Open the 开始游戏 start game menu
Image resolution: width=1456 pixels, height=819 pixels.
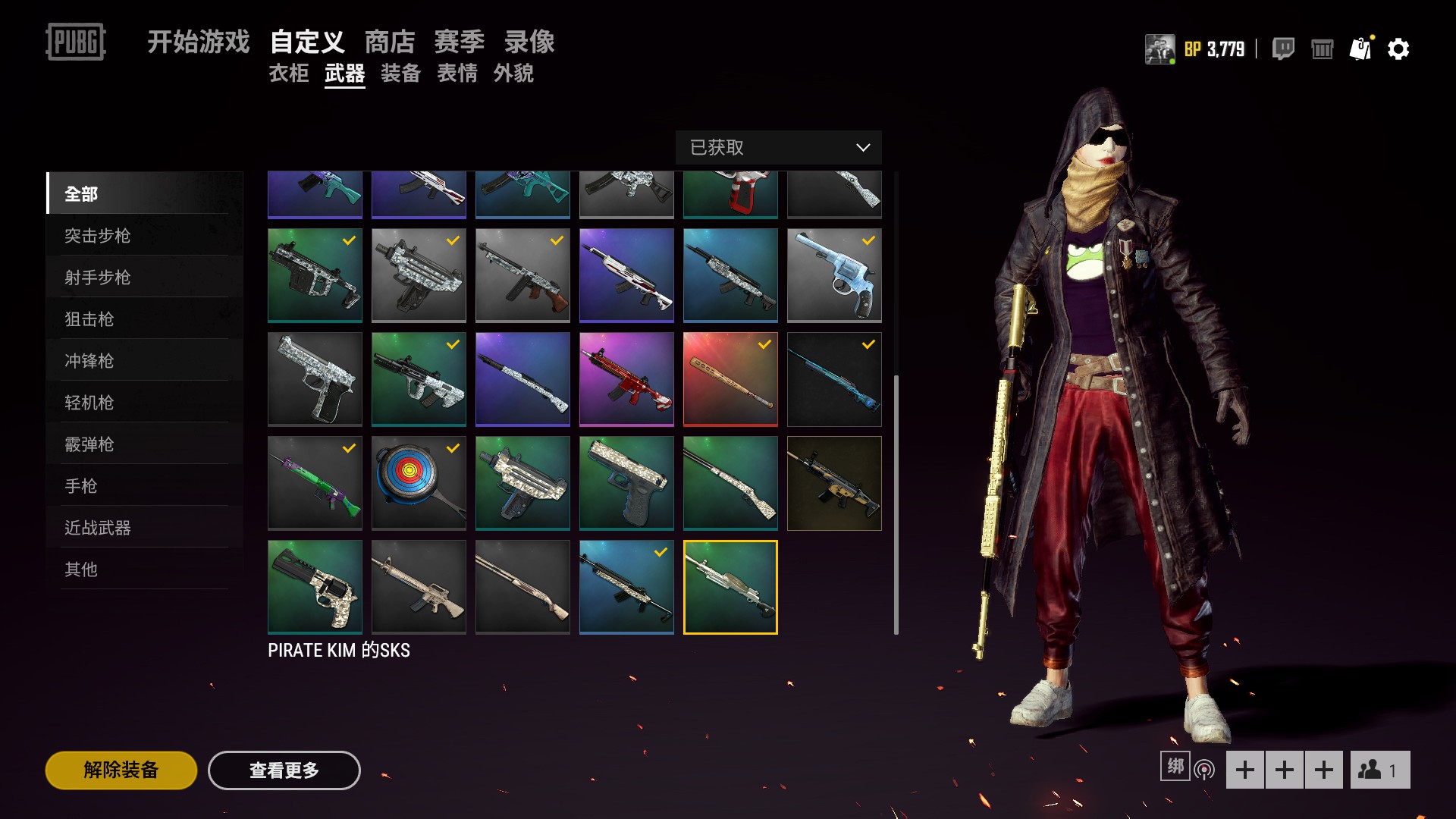198,42
